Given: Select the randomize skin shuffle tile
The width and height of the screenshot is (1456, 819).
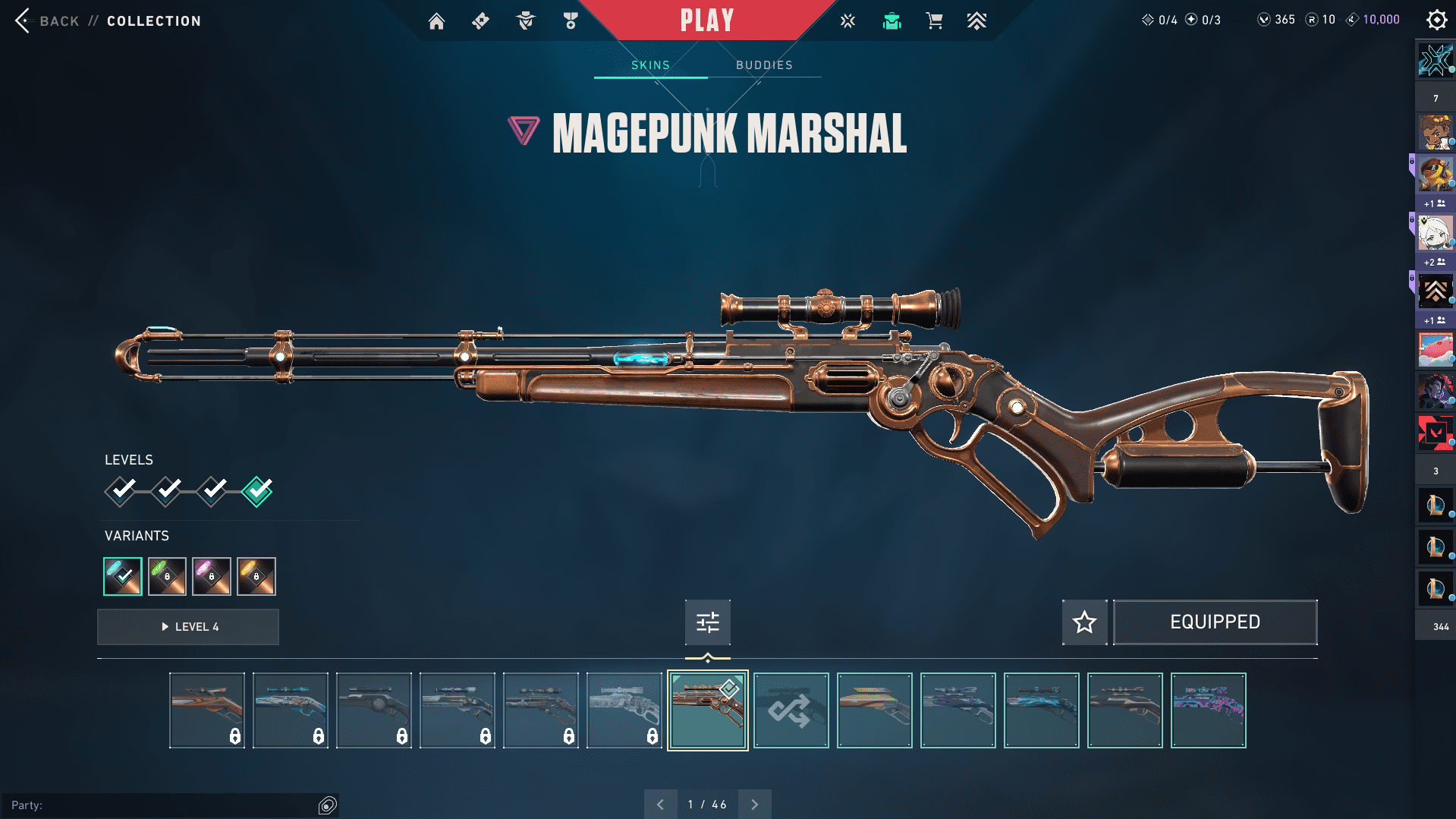Looking at the screenshot, I should [x=791, y=710].
